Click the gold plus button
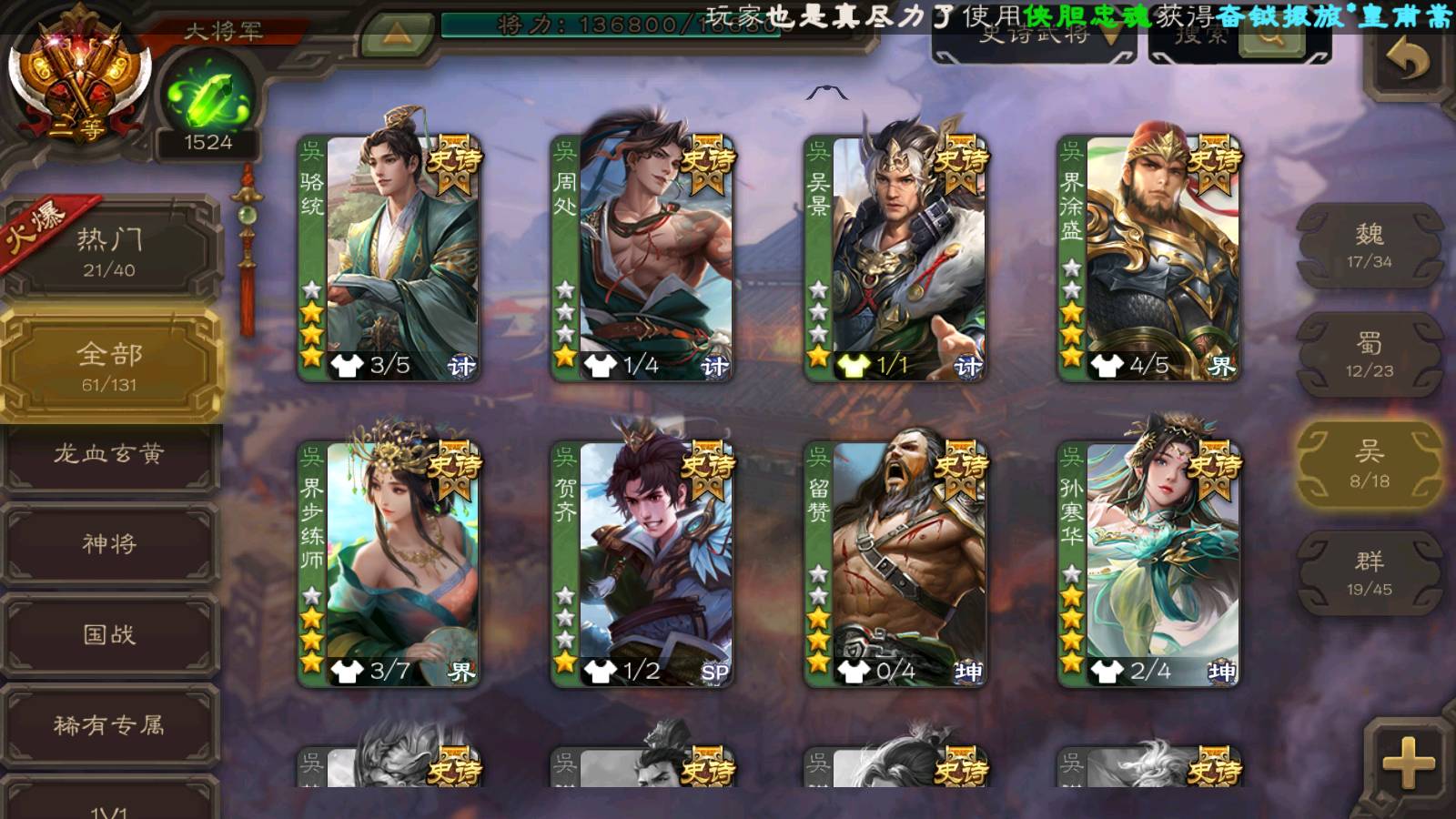1456x819 pixels. click(x=1408, y=763)
